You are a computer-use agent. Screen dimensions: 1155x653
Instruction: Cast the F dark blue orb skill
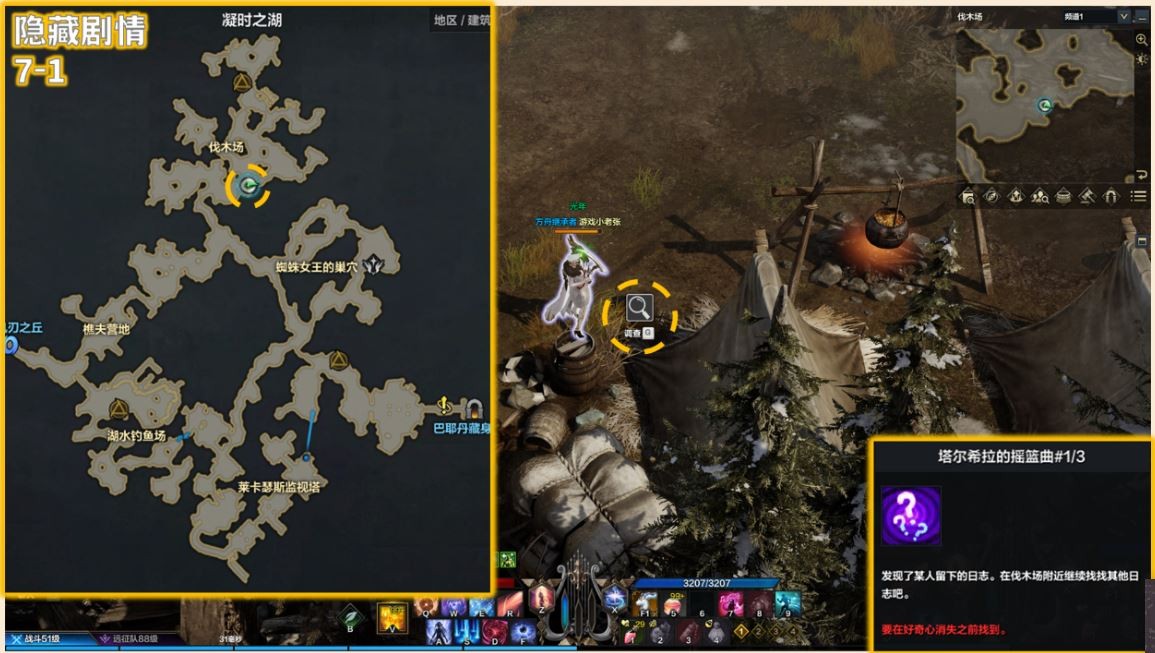tap(524, 632)
